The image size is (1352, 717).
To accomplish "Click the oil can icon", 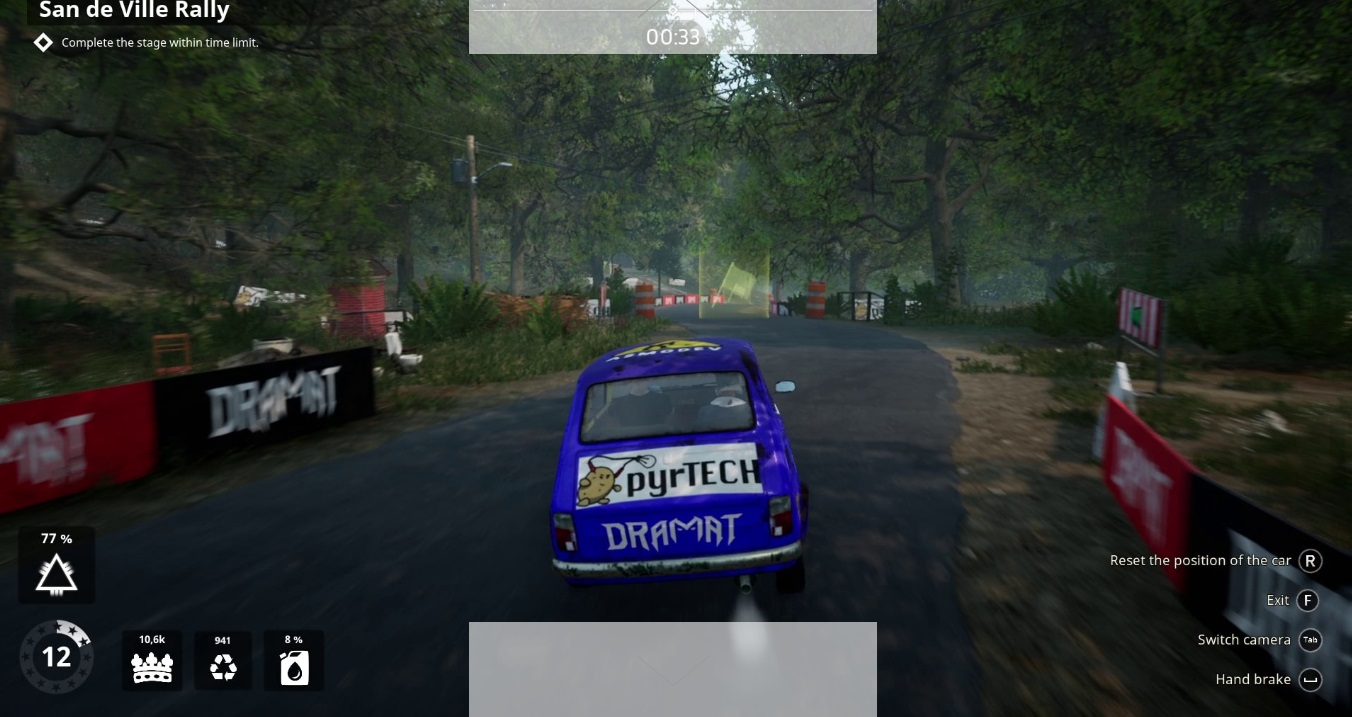I will click(294, 667).
